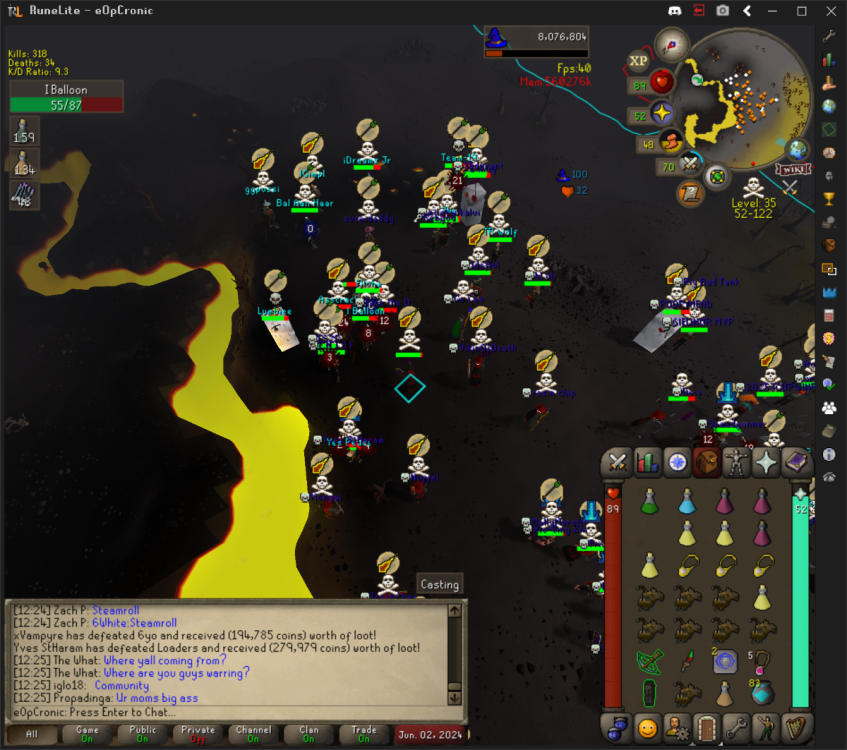Viewport: 847px width, 750px height.
Task: Click the light blue potion slot
Action: [686, 501]
